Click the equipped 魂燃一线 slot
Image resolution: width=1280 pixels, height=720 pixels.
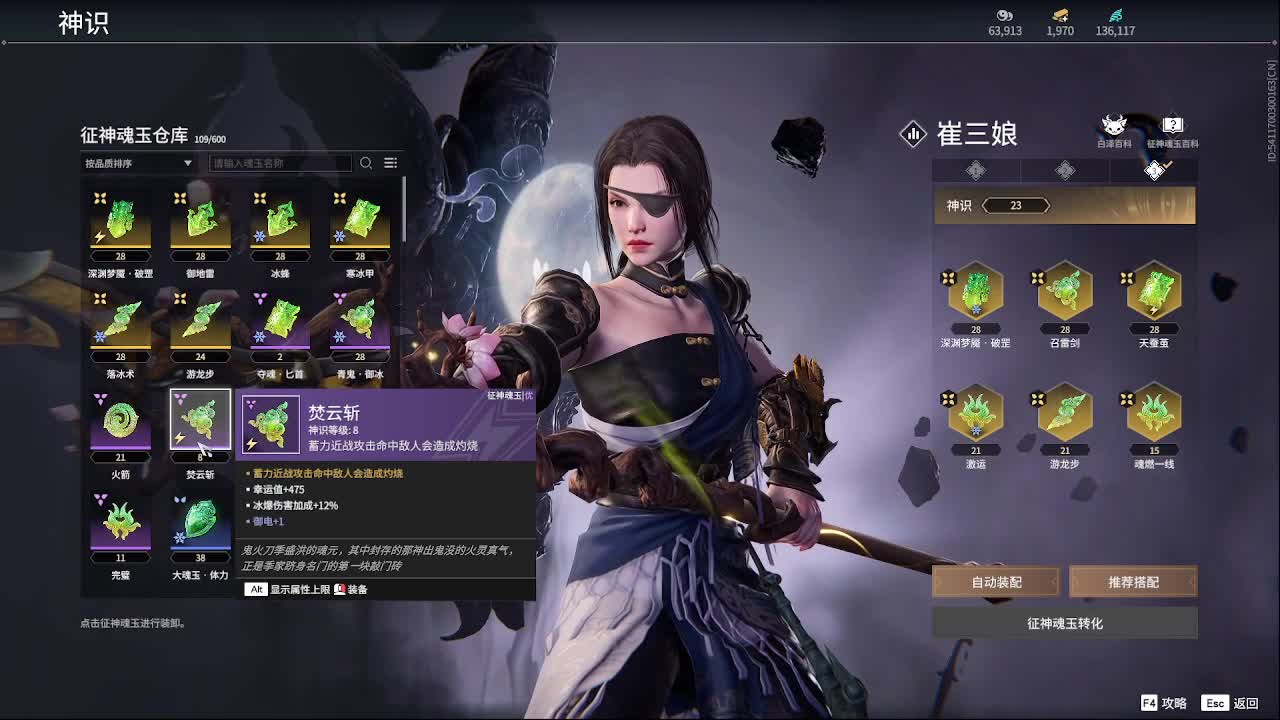click(x=1154, y=412)
